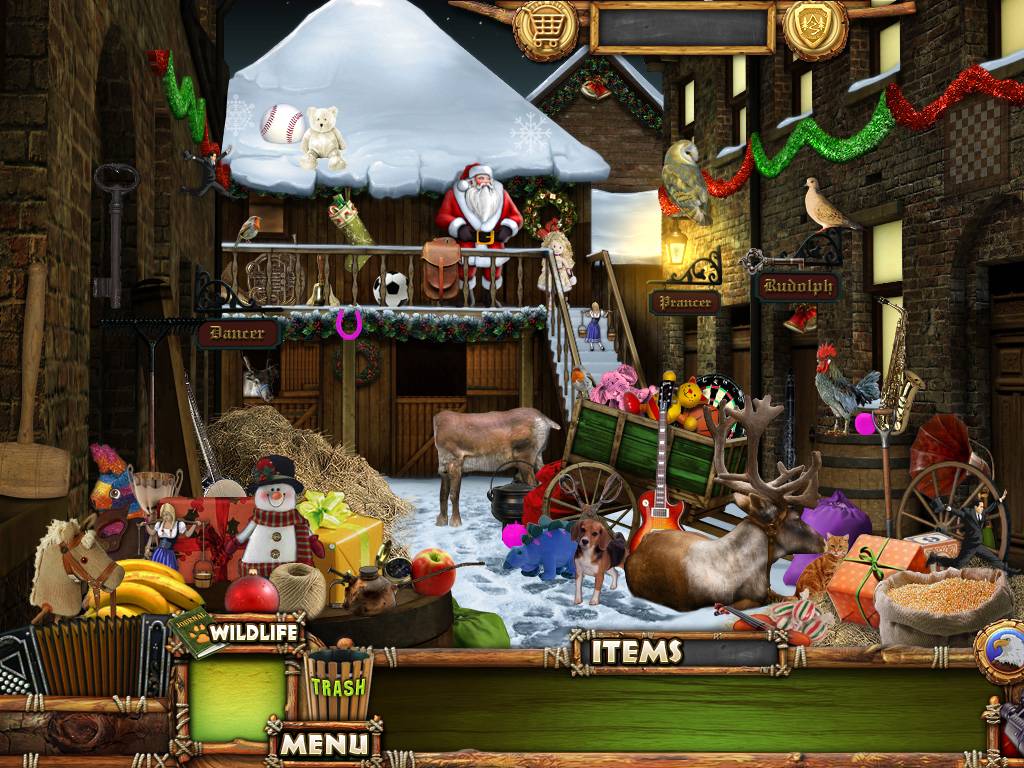Screen dimensions: 1024x768
Task: Open the shop with the shopping cart medallion
Action: [x=546, y=30]
